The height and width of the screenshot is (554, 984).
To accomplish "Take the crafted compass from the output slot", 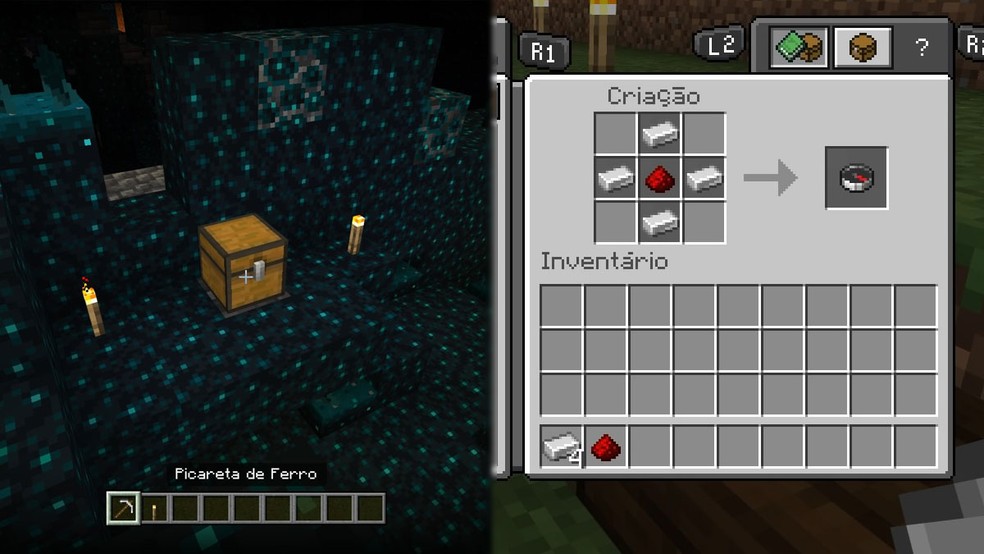I will click(856, 178).
